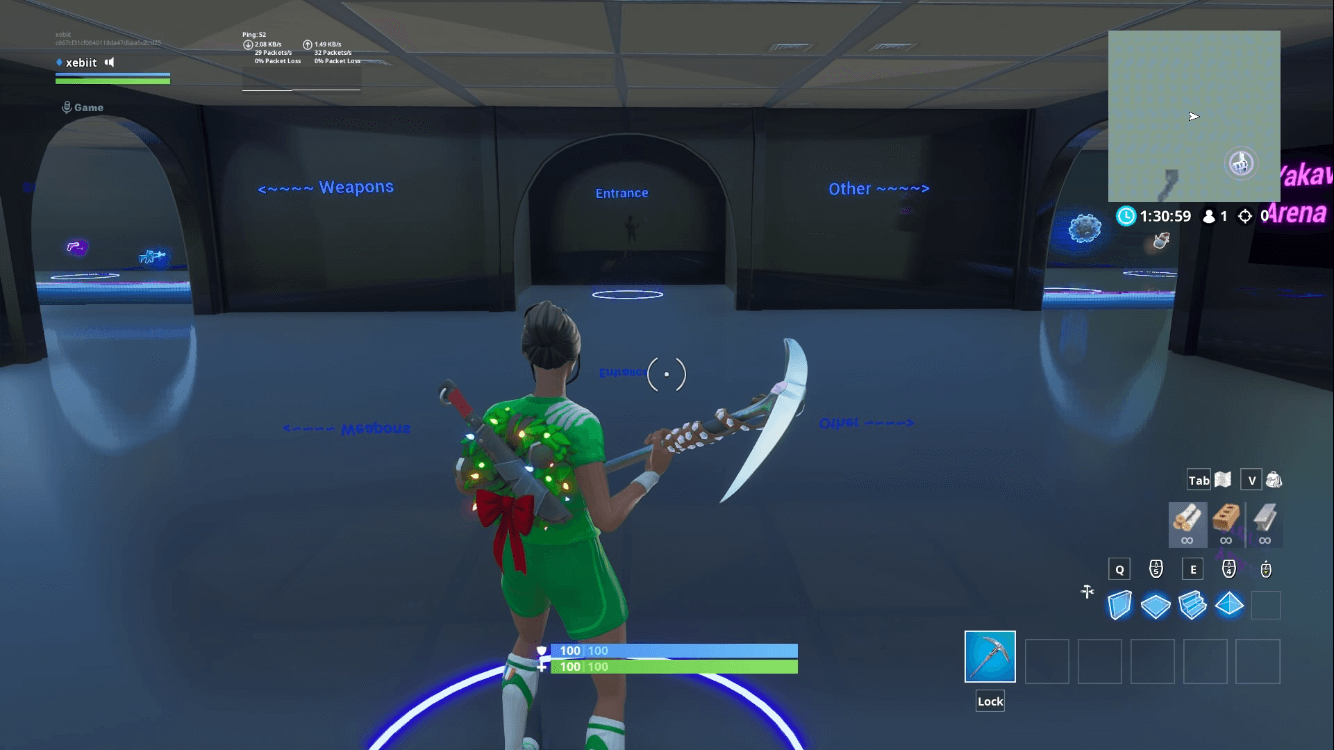Mute the speaker icon beside xebiit
Image resolution: width=1334 pixels, height=750 pixels.
[110, 61]
